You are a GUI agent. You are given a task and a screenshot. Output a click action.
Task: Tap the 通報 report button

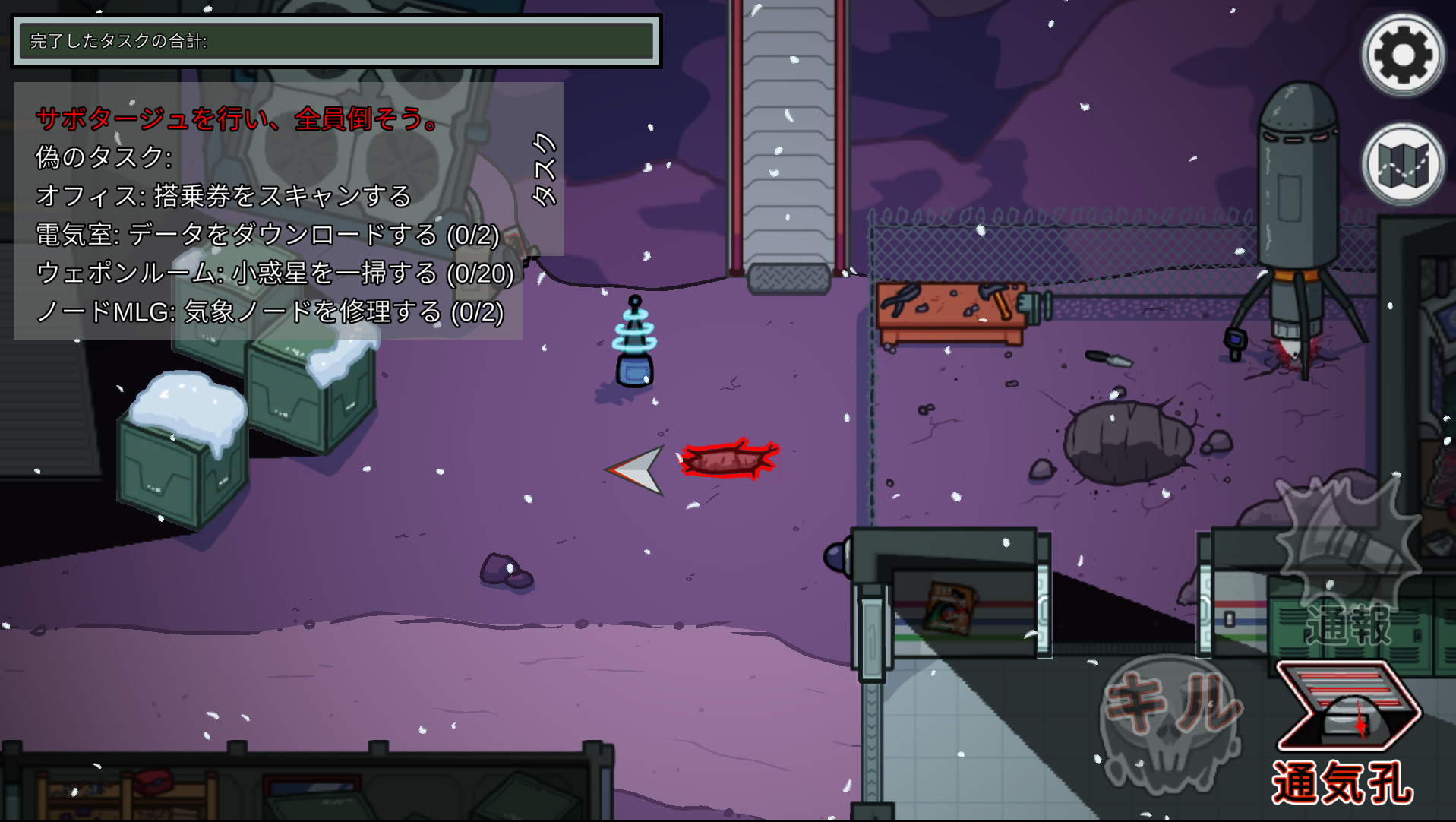1349,624
